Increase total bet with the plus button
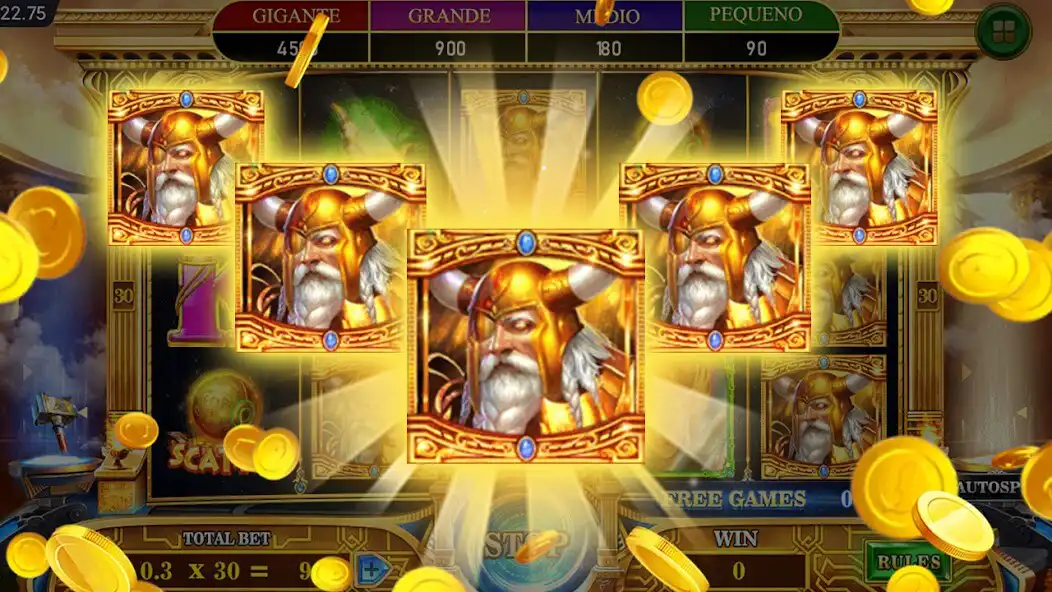The image size is (1052, 592). (372, 571)
